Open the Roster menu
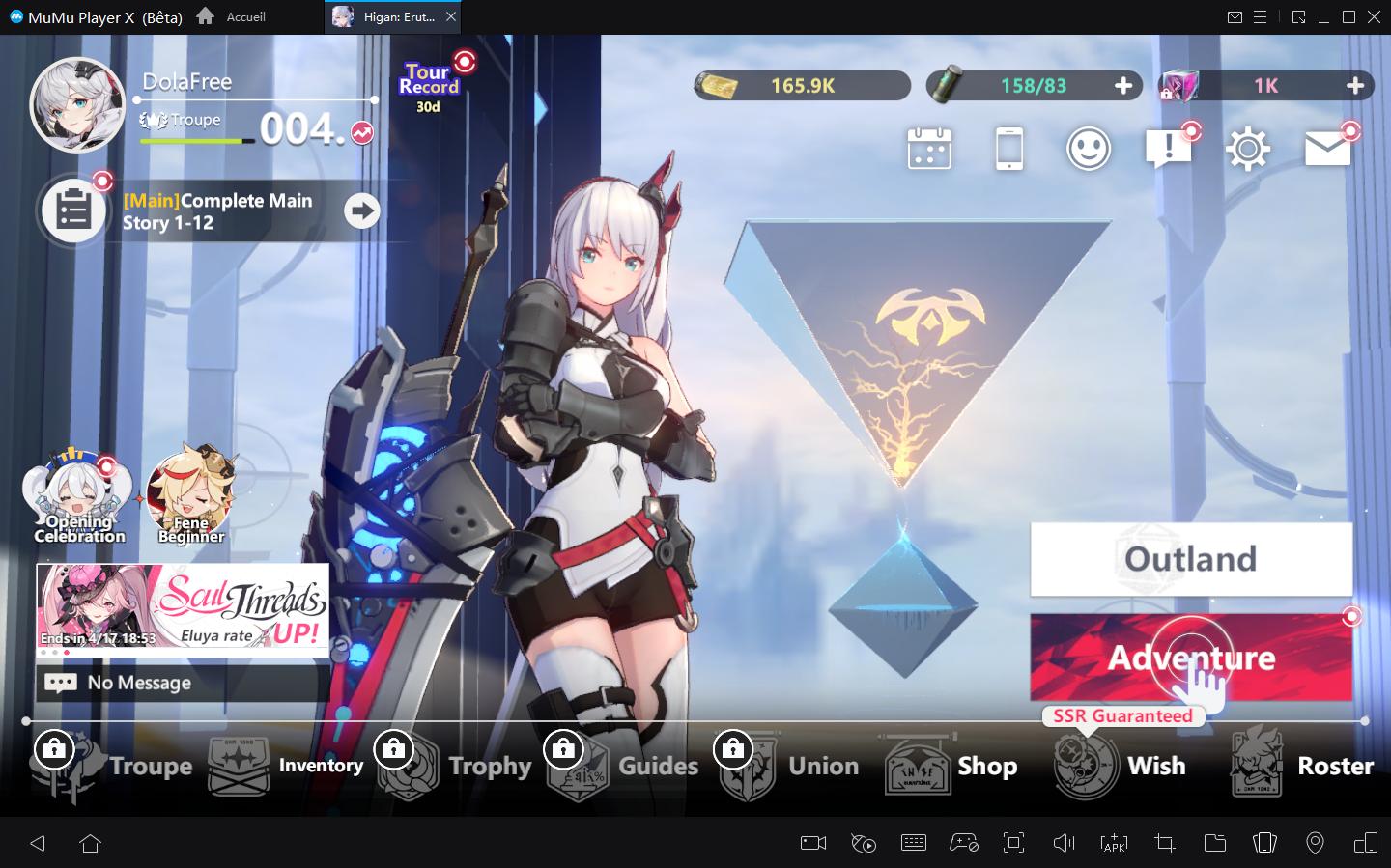The image size is (1391, 868). point(1301,766)
